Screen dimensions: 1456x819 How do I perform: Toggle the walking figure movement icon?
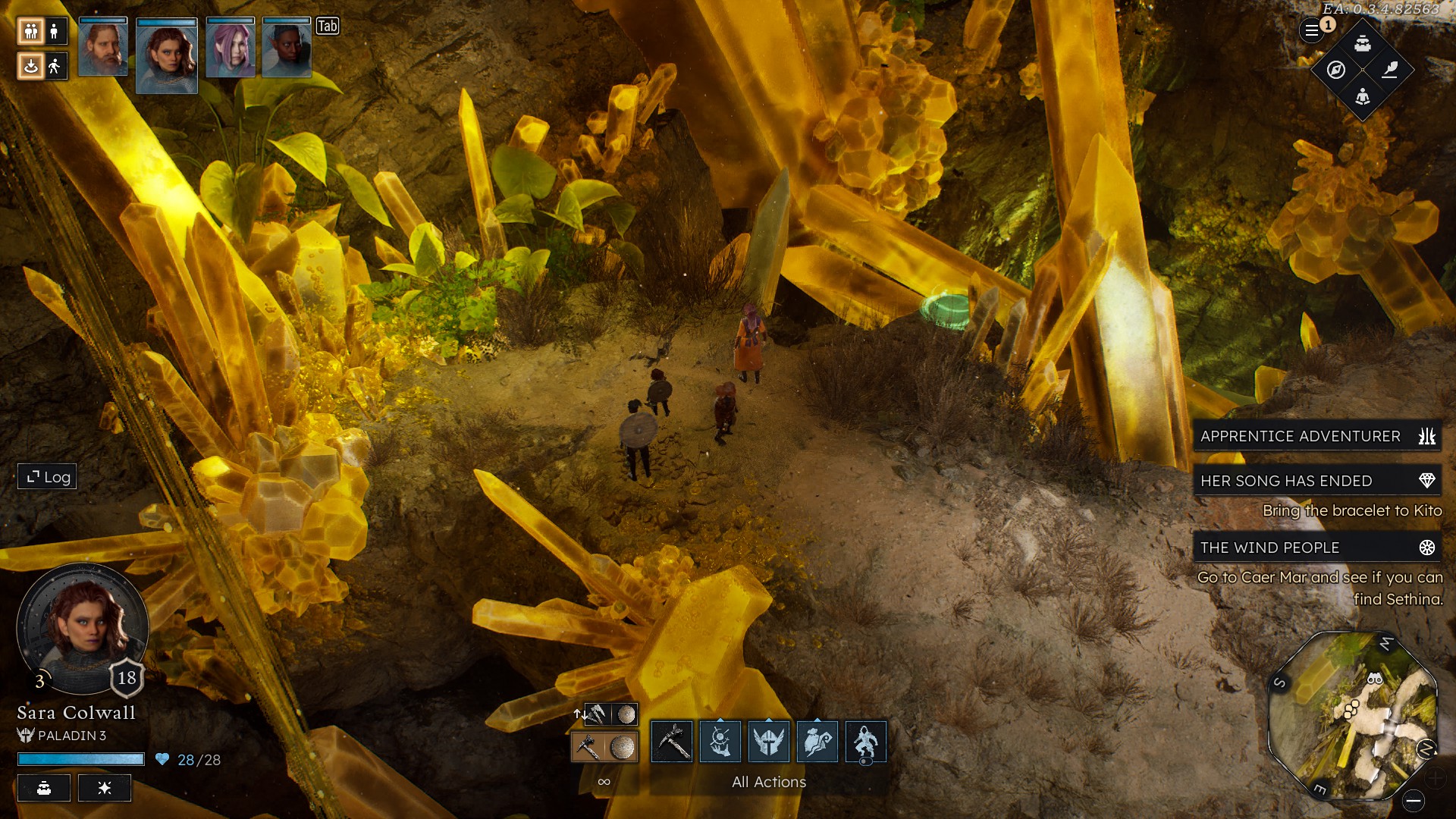tap(54, 66)
